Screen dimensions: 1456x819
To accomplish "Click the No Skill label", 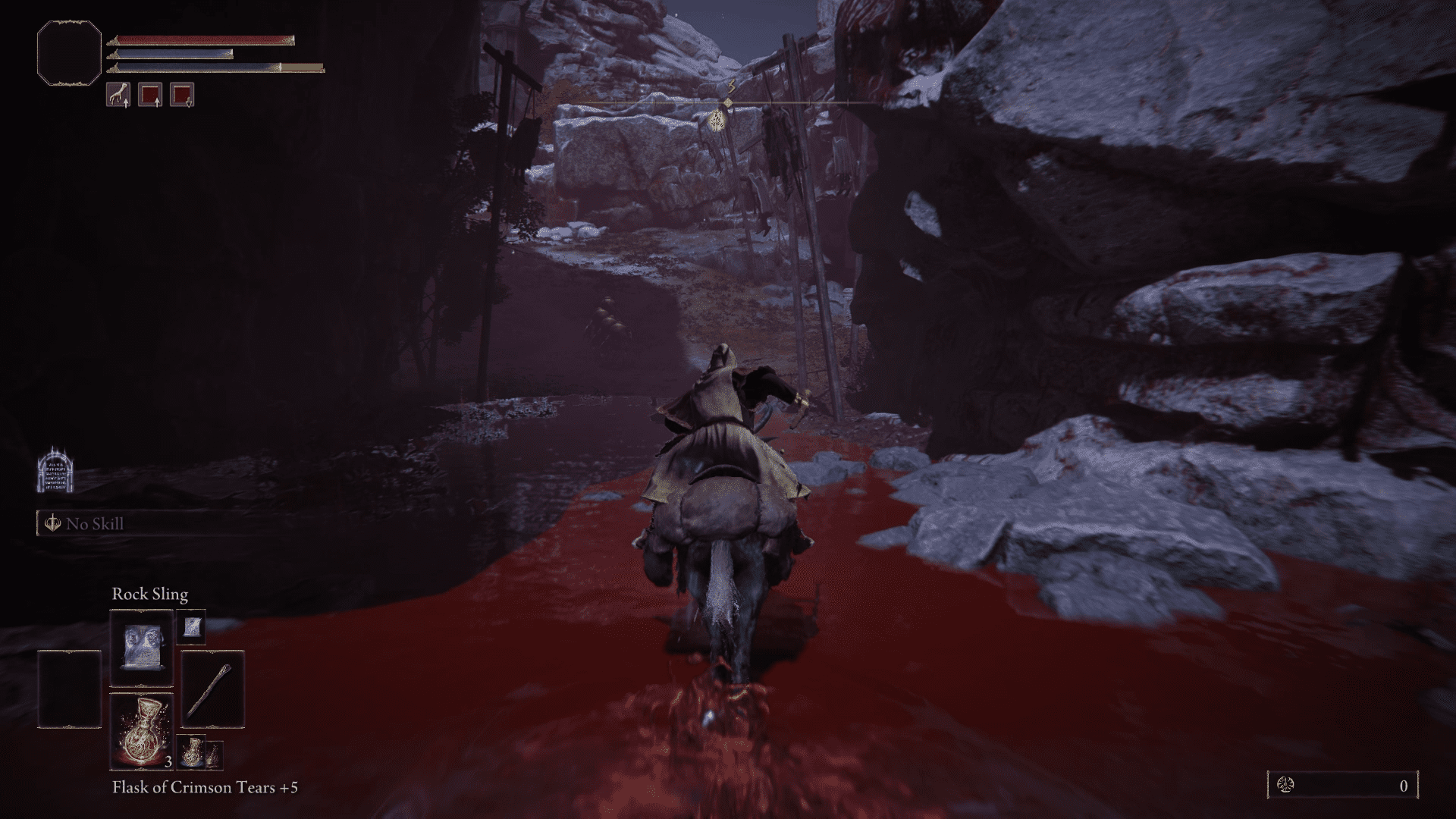I will [94, 524].
